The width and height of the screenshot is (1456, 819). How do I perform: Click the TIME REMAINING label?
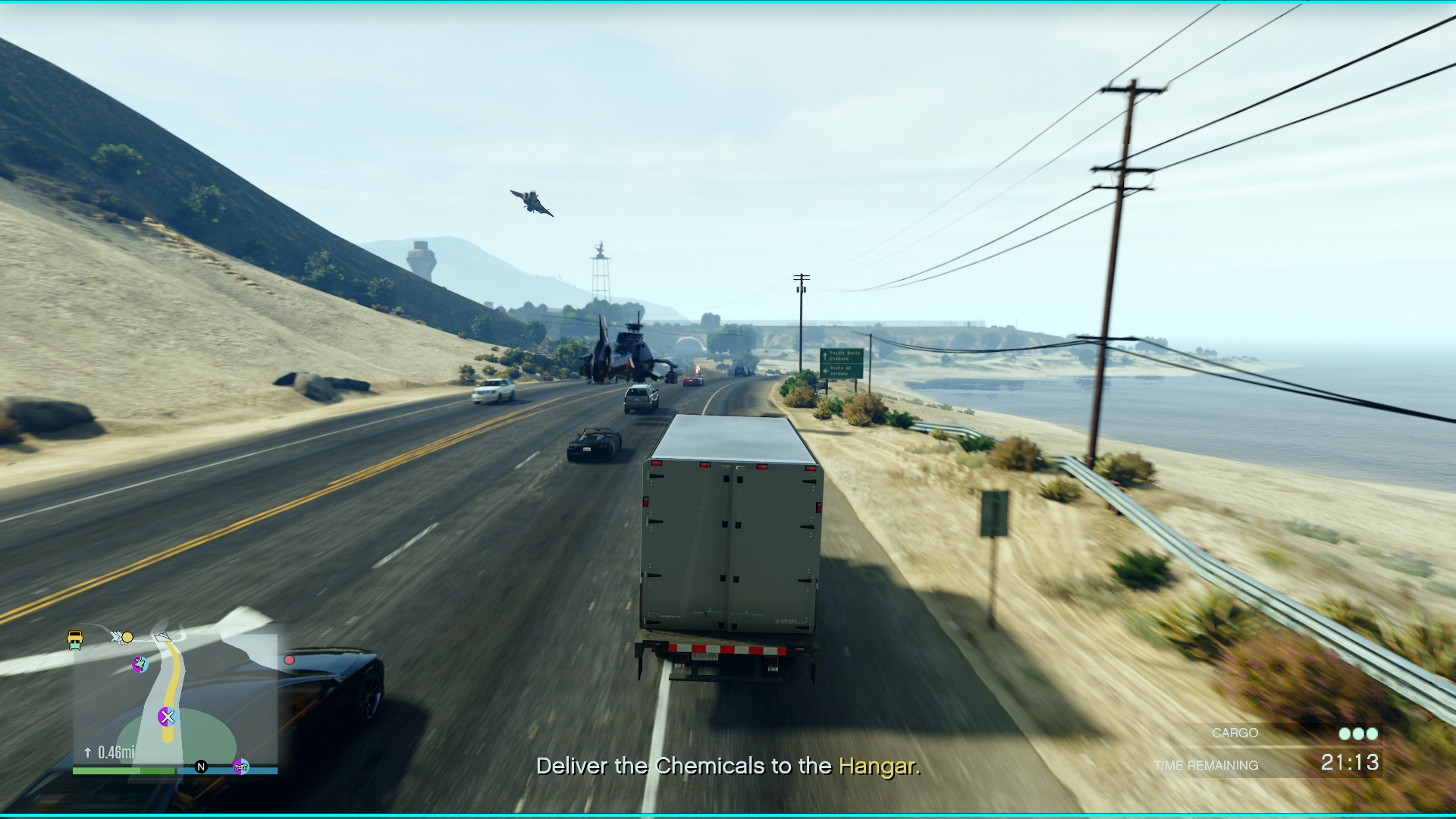[1207, 764]
